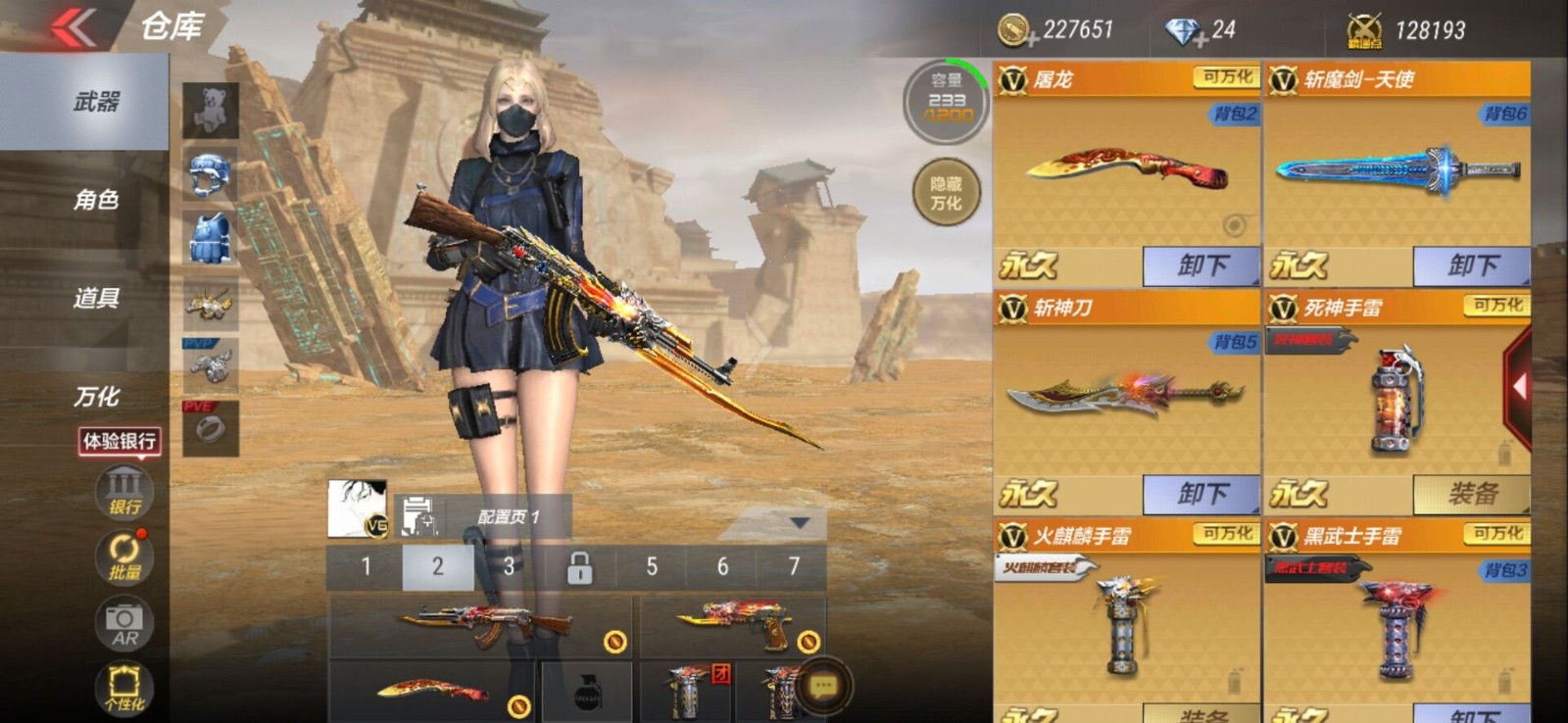1568x723 pixels.
Task: Unequip 屠龙 using its 卸下 button
Action: point(1202,265)
